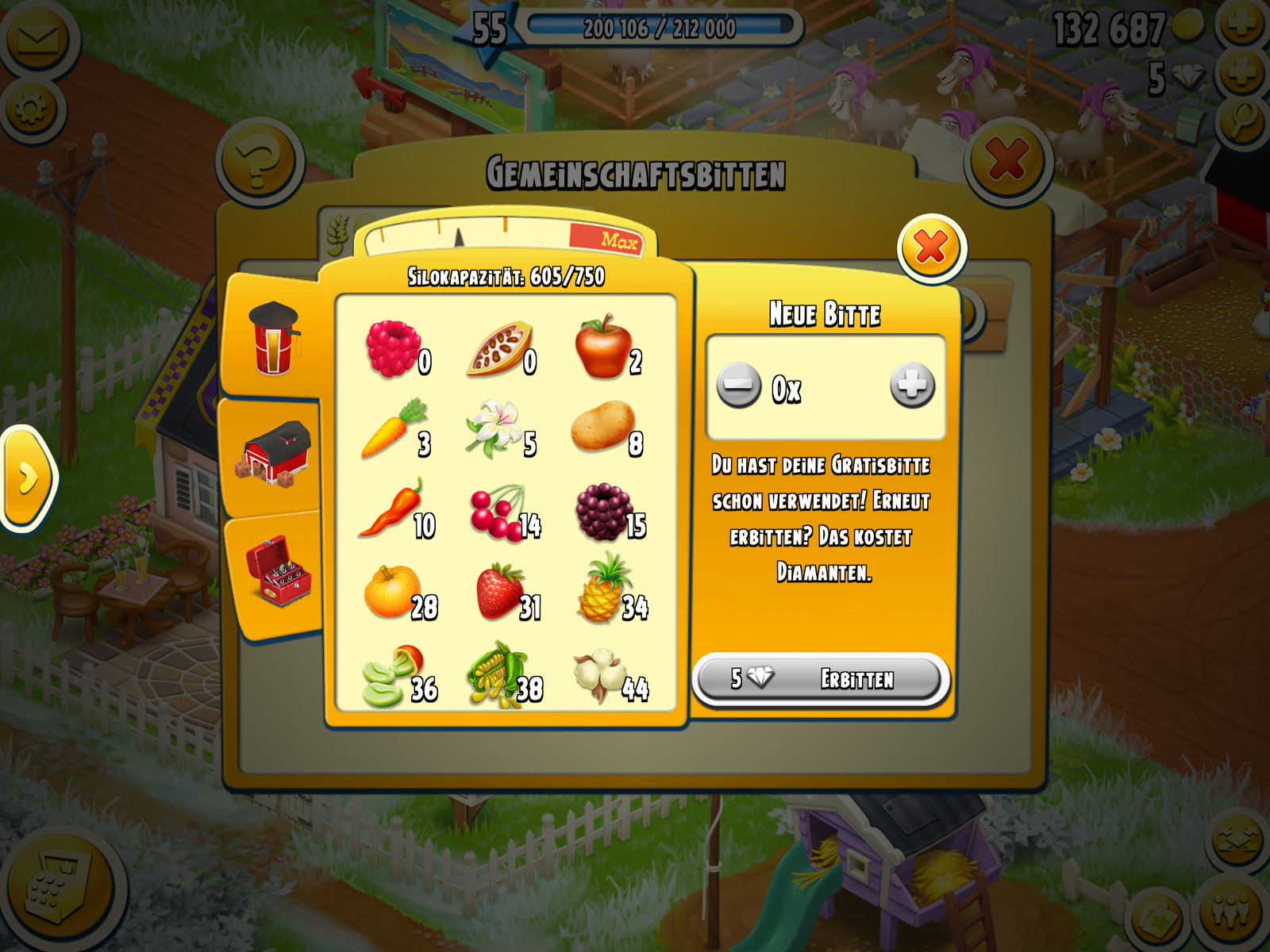Open the red toolbox tab
This screenshot has width=1270, height=952.
(x=278, y=571)
